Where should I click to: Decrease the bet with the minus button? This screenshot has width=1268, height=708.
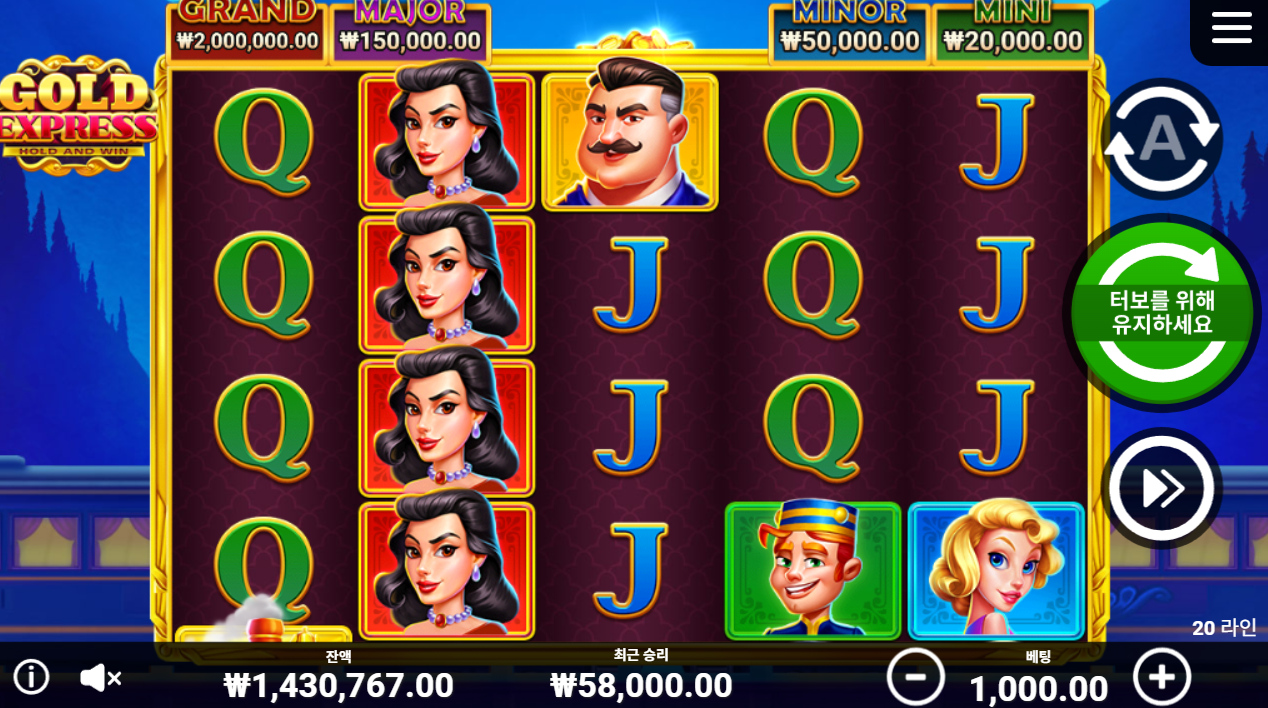click(x=915, y=677)
